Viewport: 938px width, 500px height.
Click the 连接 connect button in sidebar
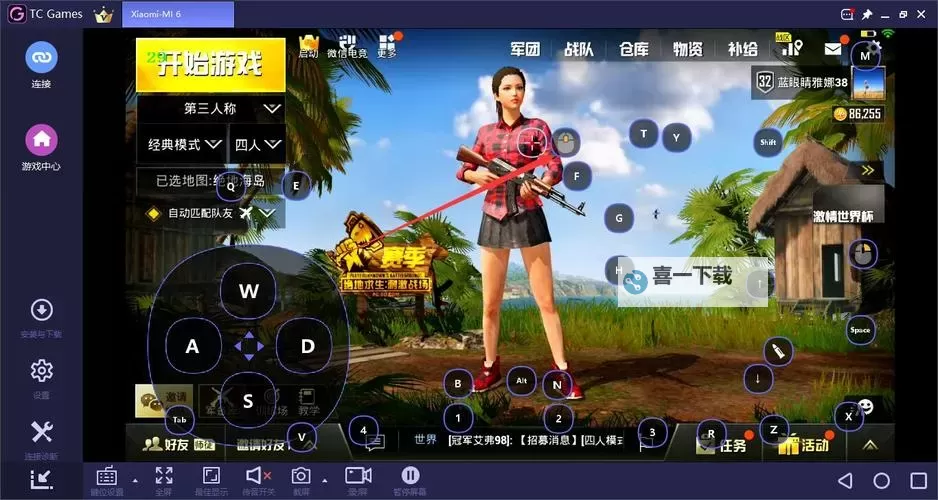pyautogui.click(x=41, y=64)
